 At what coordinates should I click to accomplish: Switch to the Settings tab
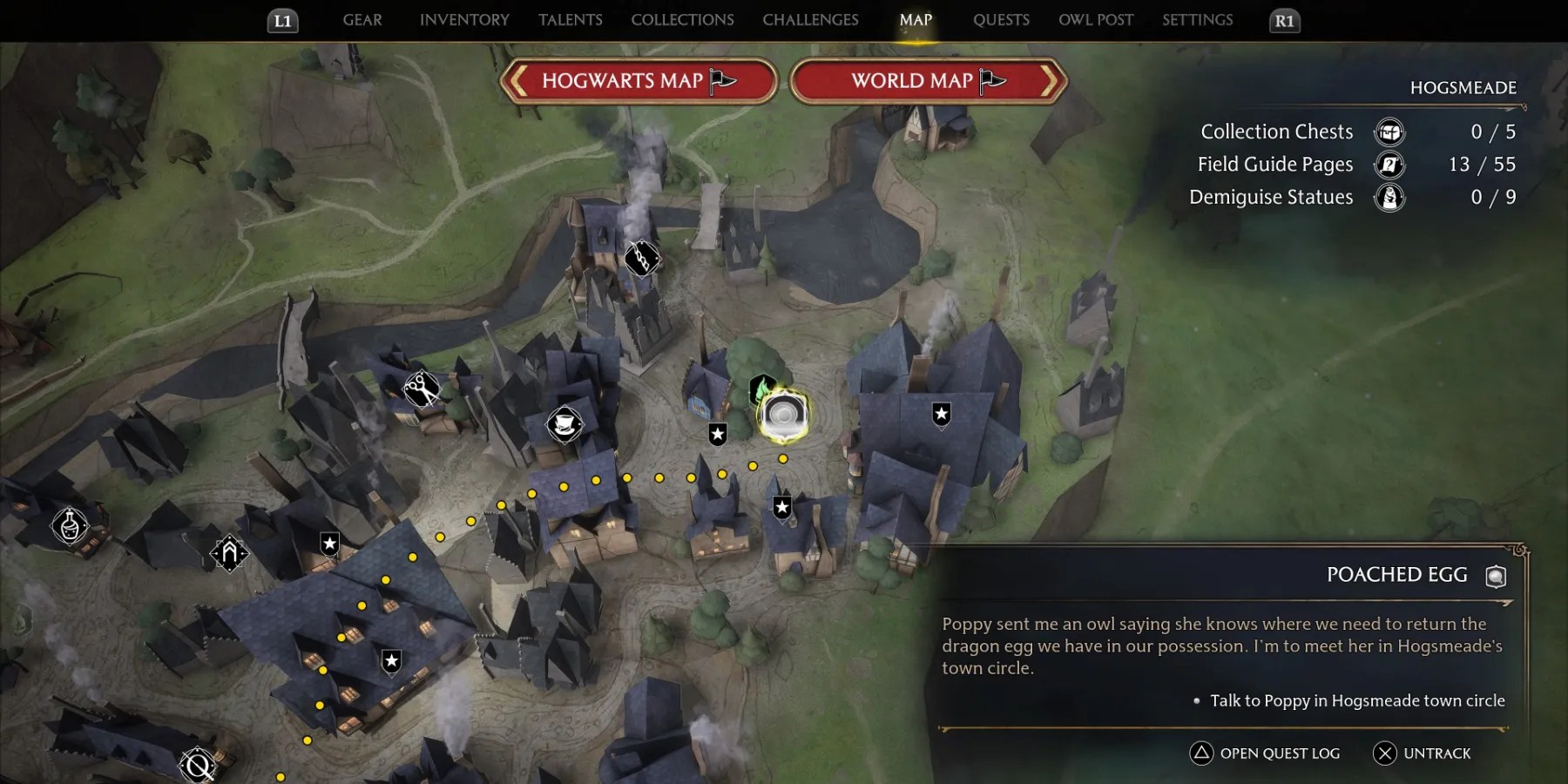click(1197, 20)
